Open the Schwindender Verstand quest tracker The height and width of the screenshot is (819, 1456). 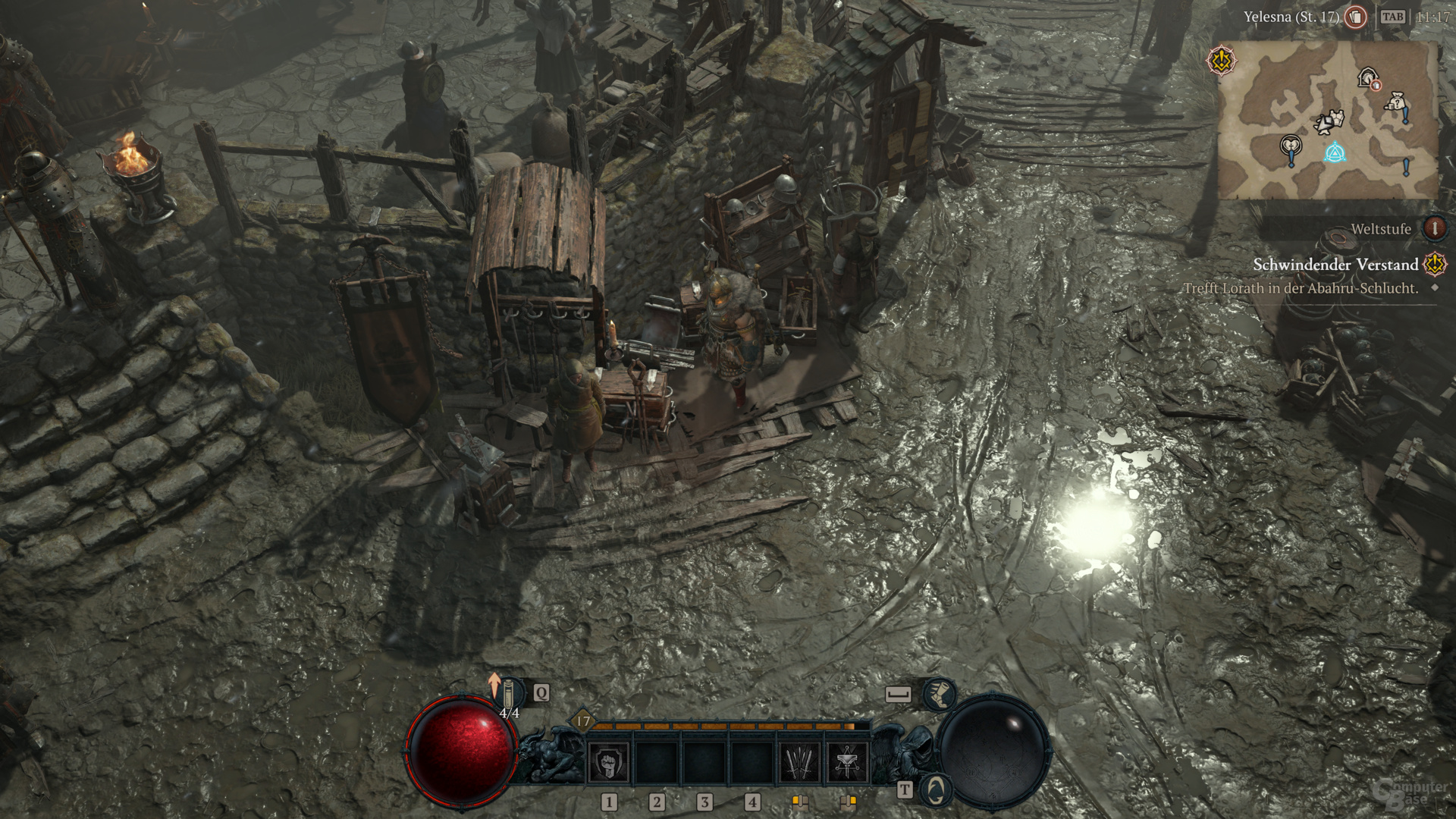point(1335,265)
